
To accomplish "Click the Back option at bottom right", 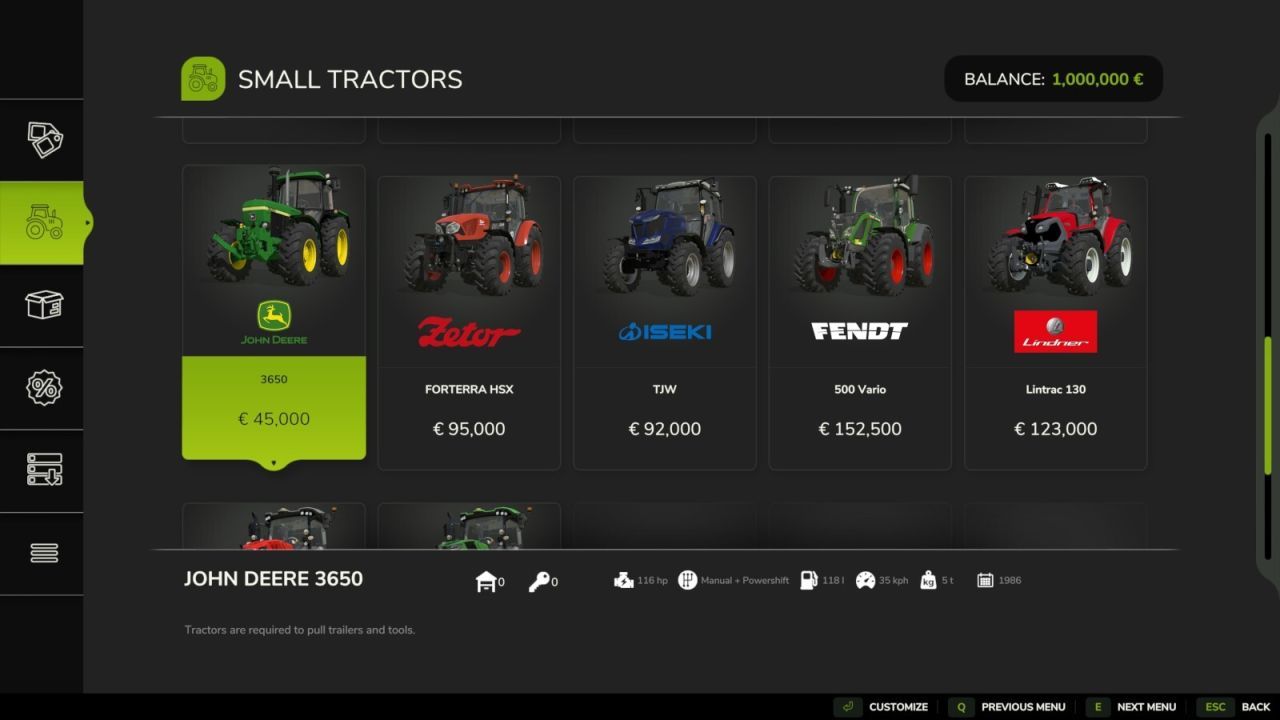I will point(1255,706).
